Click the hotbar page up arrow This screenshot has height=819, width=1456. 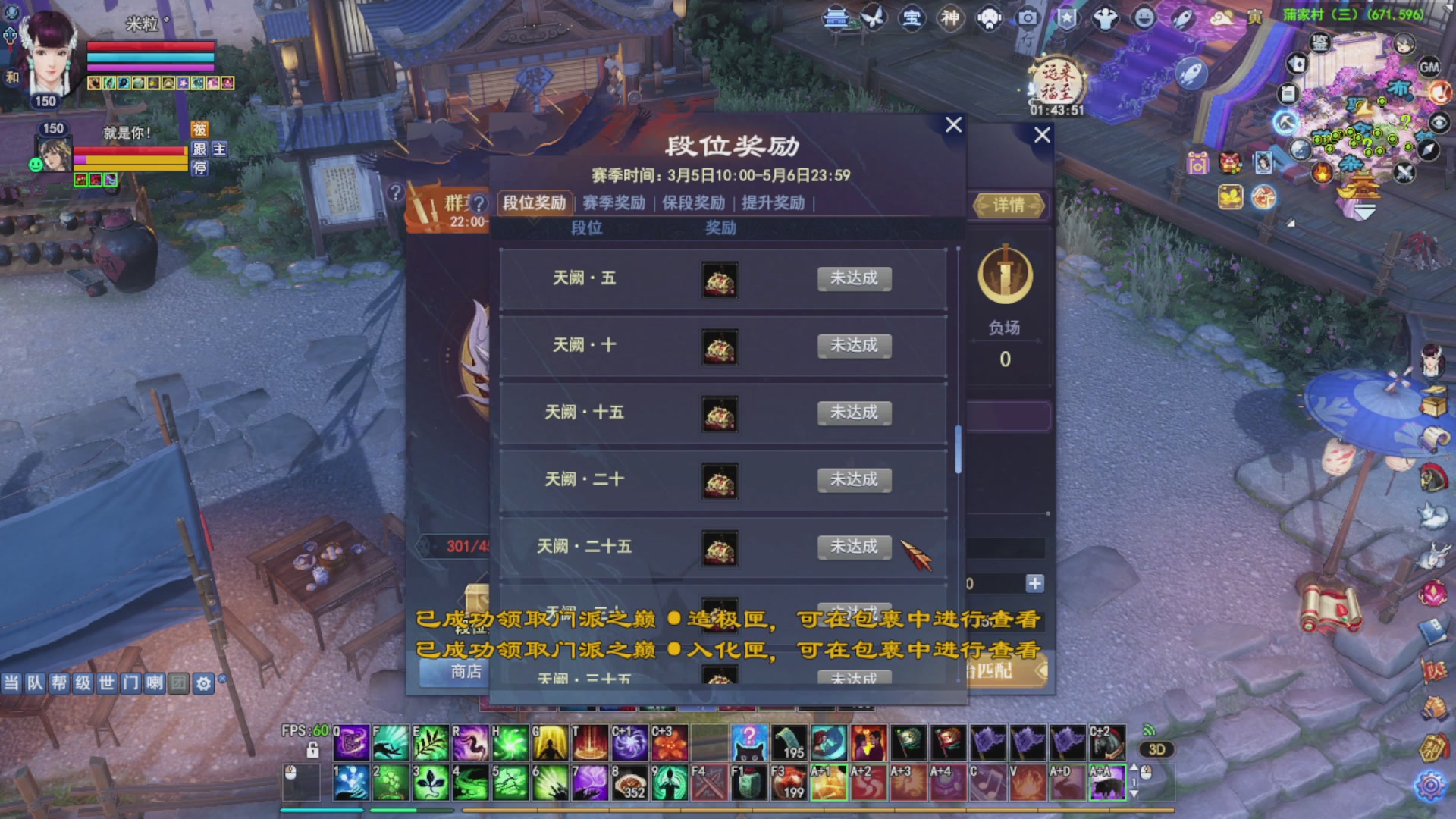pyautogui.click(x=1134, y=767)
